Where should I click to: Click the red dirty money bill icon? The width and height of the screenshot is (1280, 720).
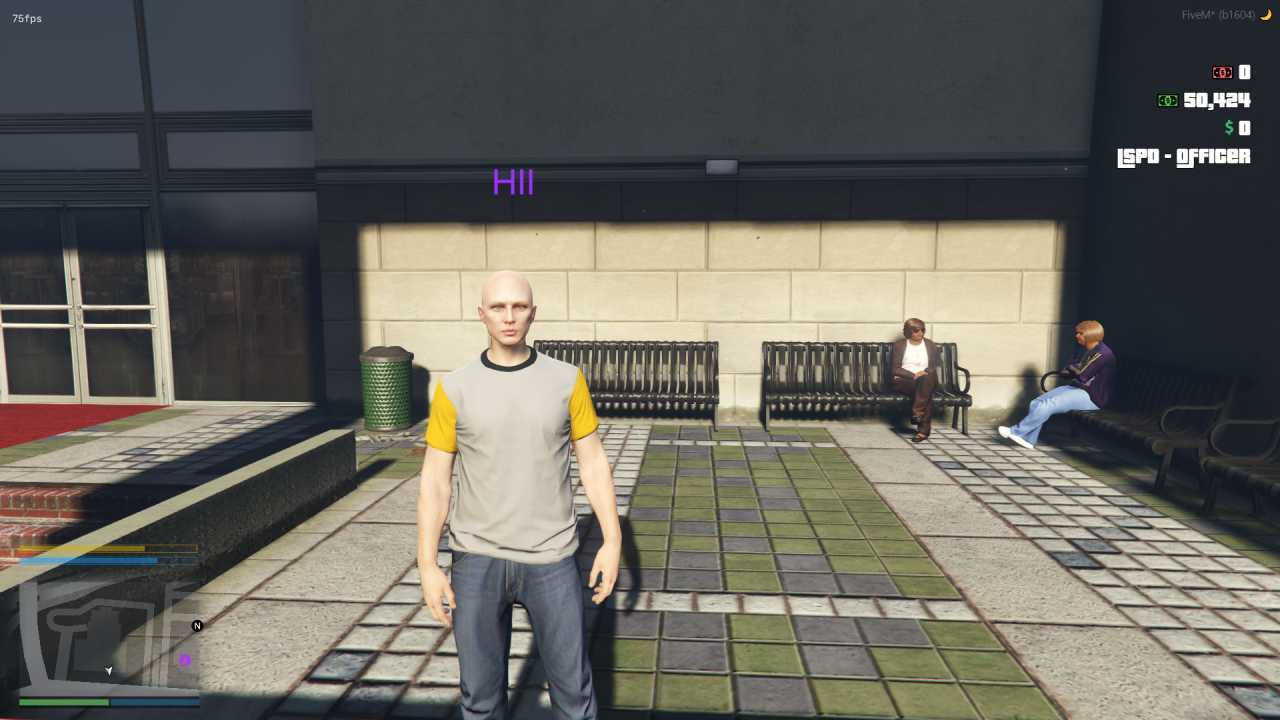1222,72
